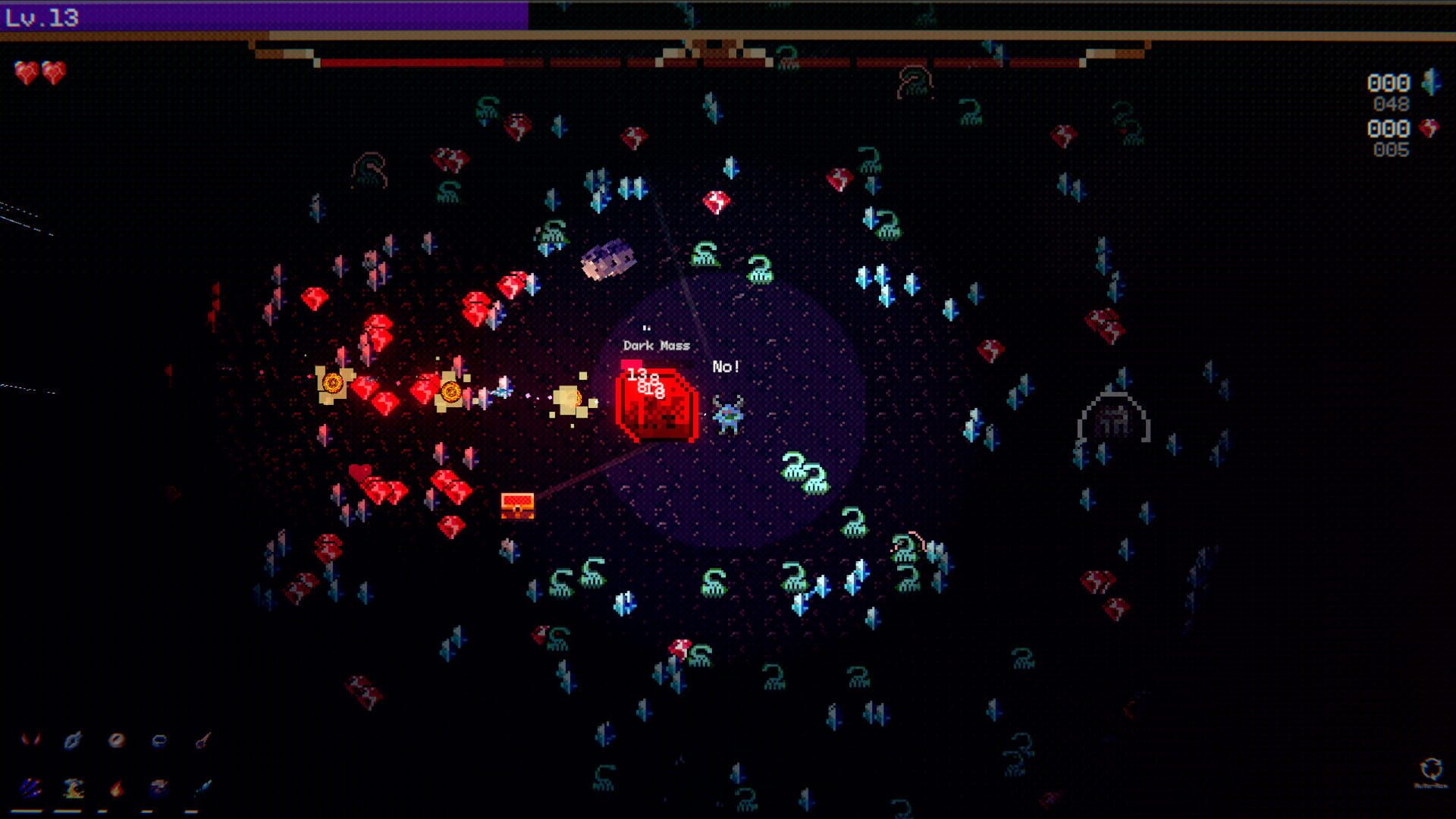1456x819 pixels.
Task: Select the red claw weapon icon in the hotbar
Action: pos(30,739)
